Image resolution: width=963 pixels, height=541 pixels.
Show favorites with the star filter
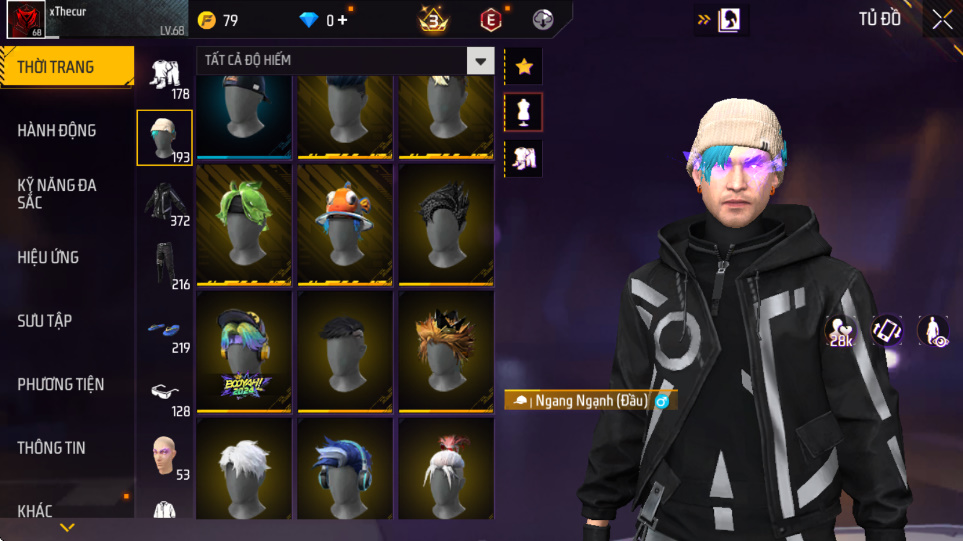524,67
